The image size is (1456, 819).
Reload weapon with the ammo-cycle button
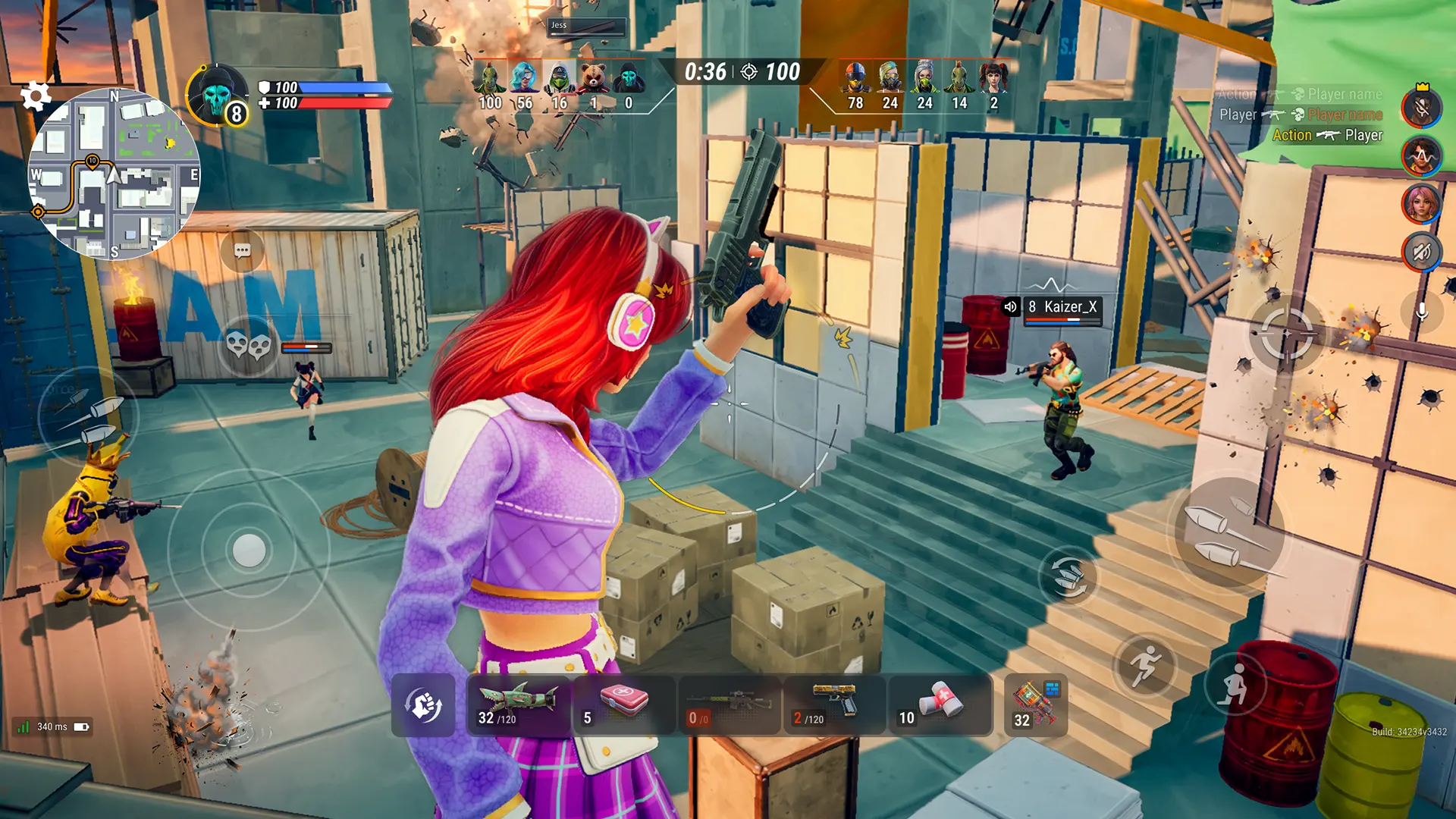1069,578
